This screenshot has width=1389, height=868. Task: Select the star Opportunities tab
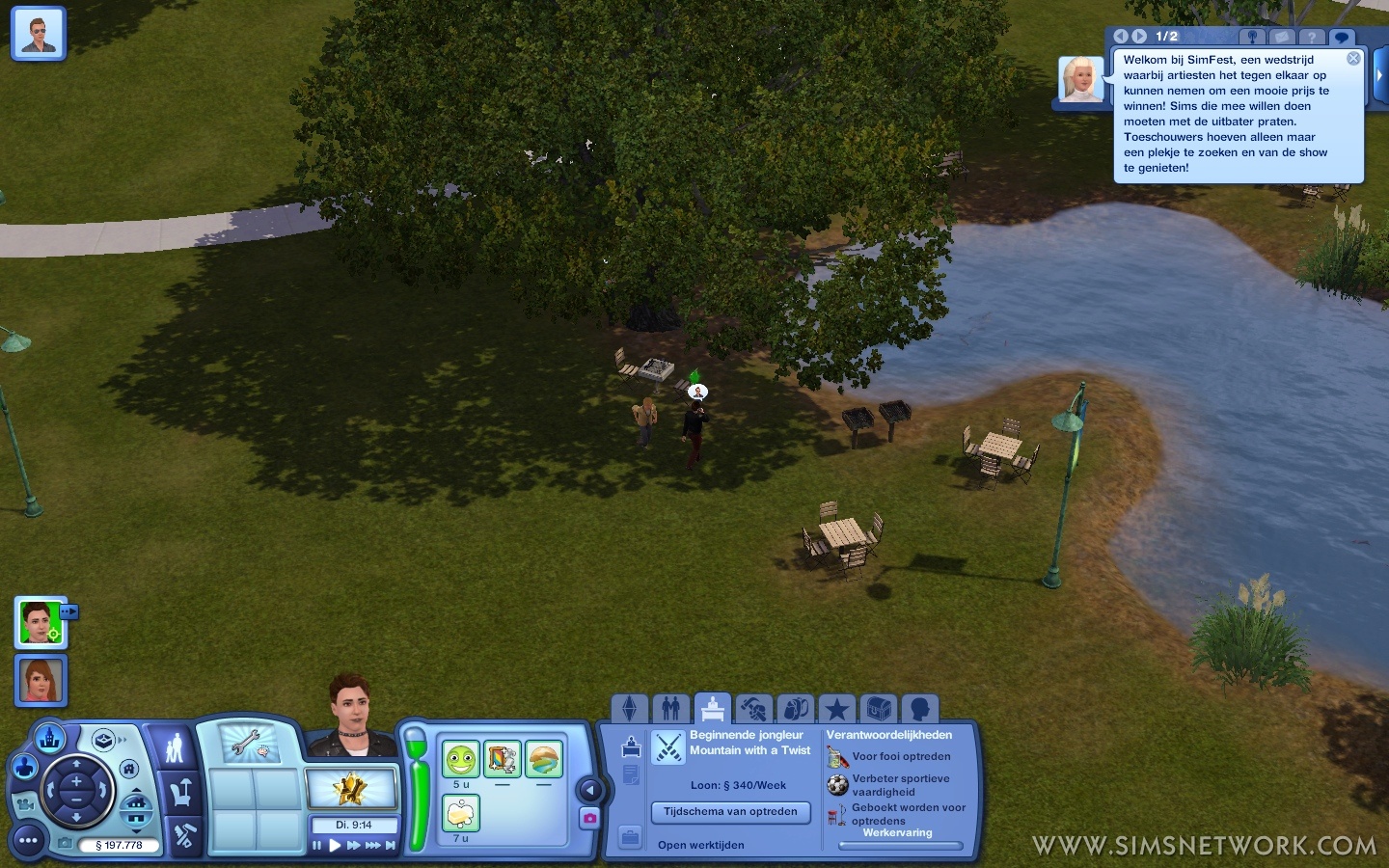(x=836, y=710)
